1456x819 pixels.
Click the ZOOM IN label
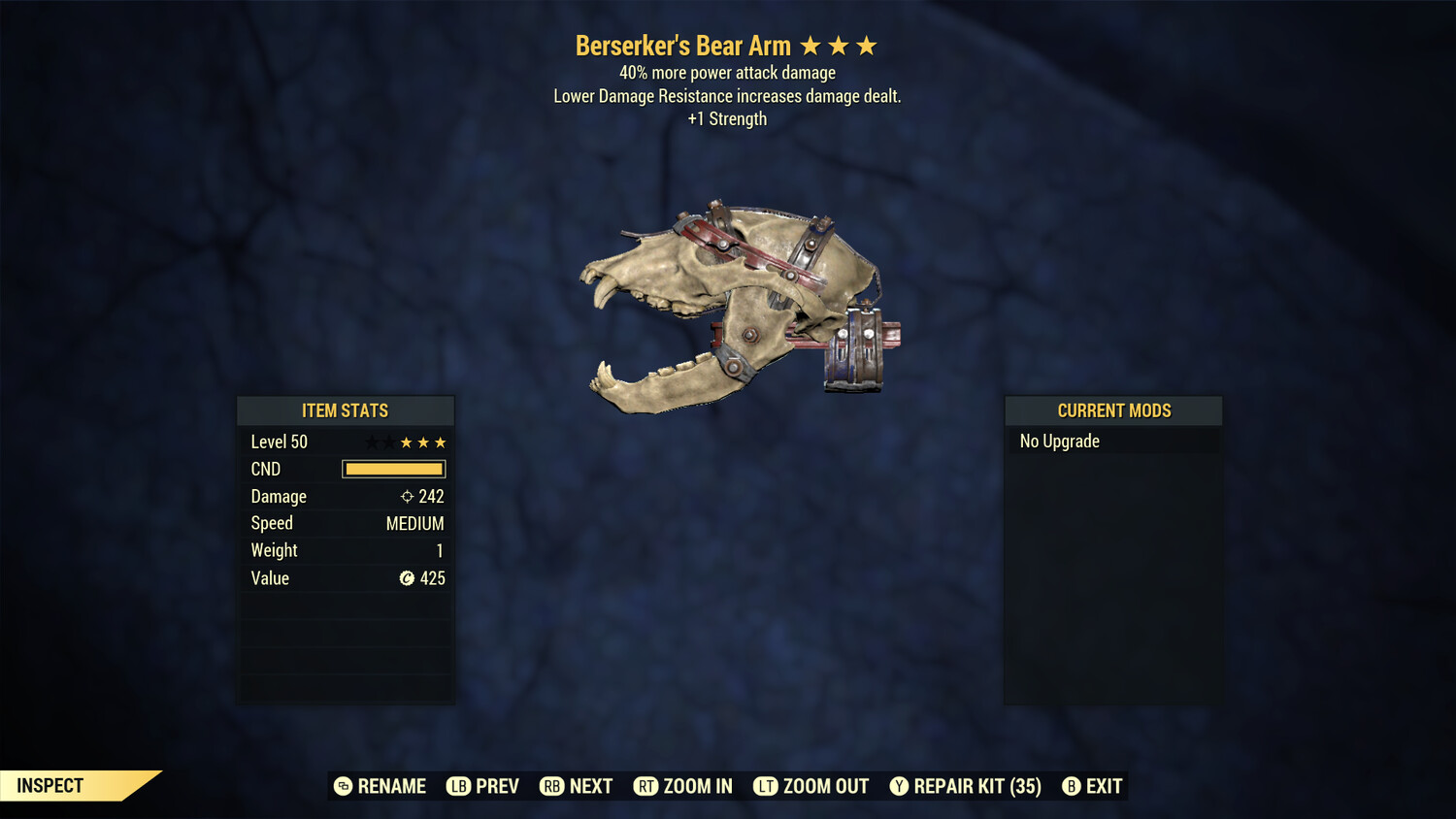coord(700,786)
